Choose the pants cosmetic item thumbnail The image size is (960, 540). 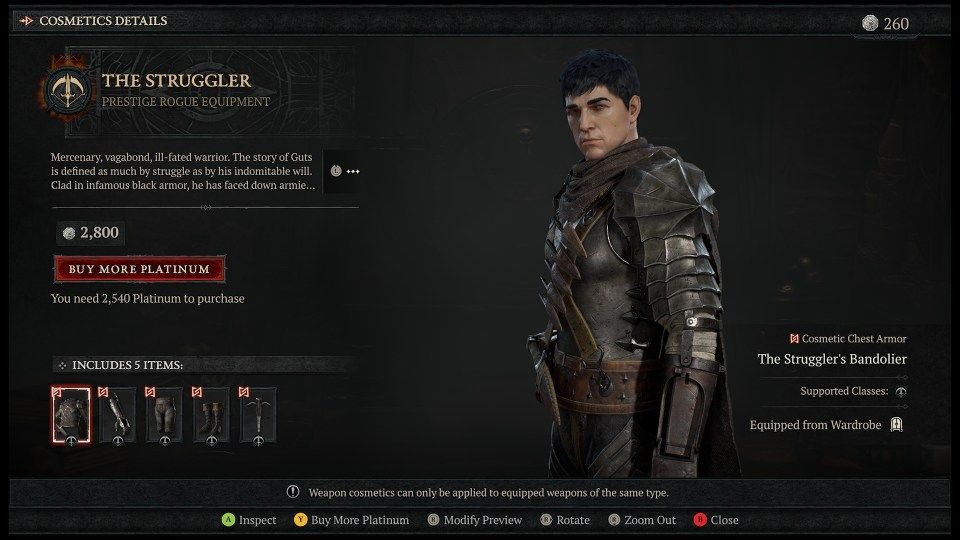(x=164, y=414)
